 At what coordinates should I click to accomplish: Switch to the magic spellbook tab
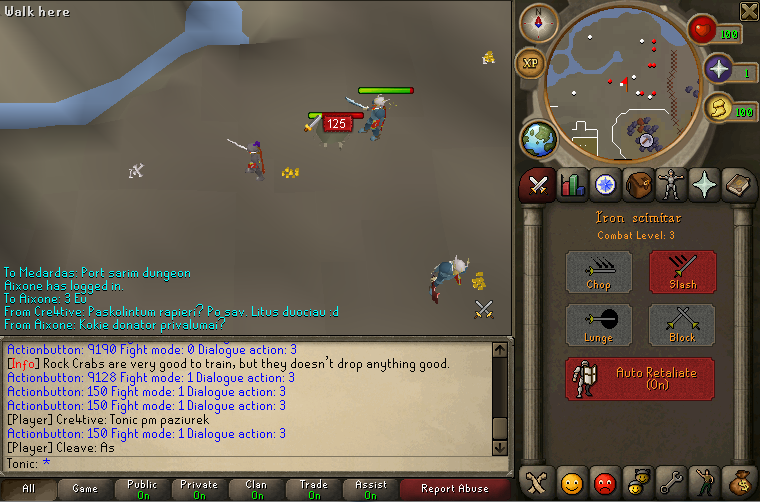pyautogui.click(x=738, y=185)
